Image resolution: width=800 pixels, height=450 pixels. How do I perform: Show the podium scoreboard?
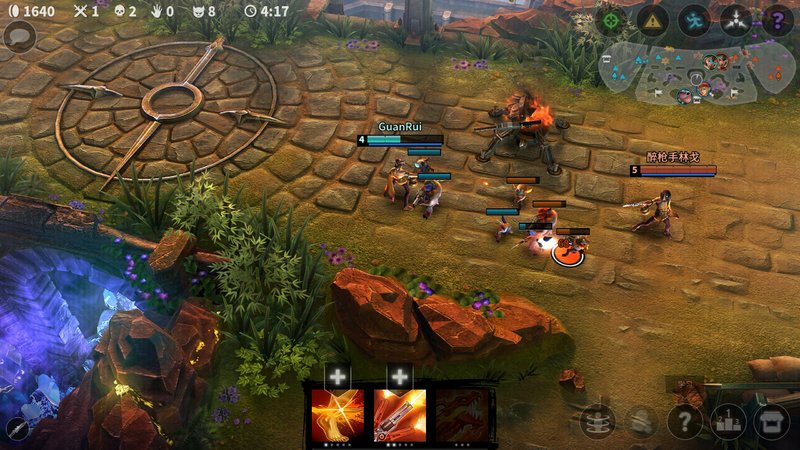pyautogui.click(x=728, y=422)
